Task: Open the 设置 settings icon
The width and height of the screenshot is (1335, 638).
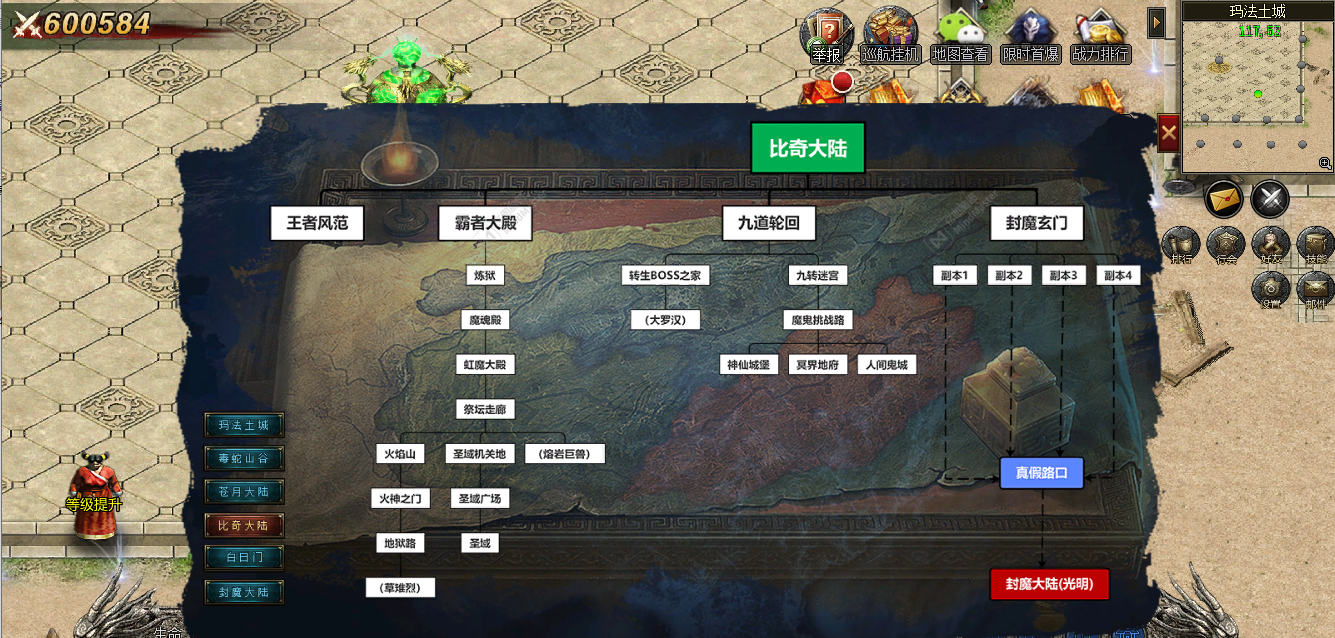Action: [1271, 290]
